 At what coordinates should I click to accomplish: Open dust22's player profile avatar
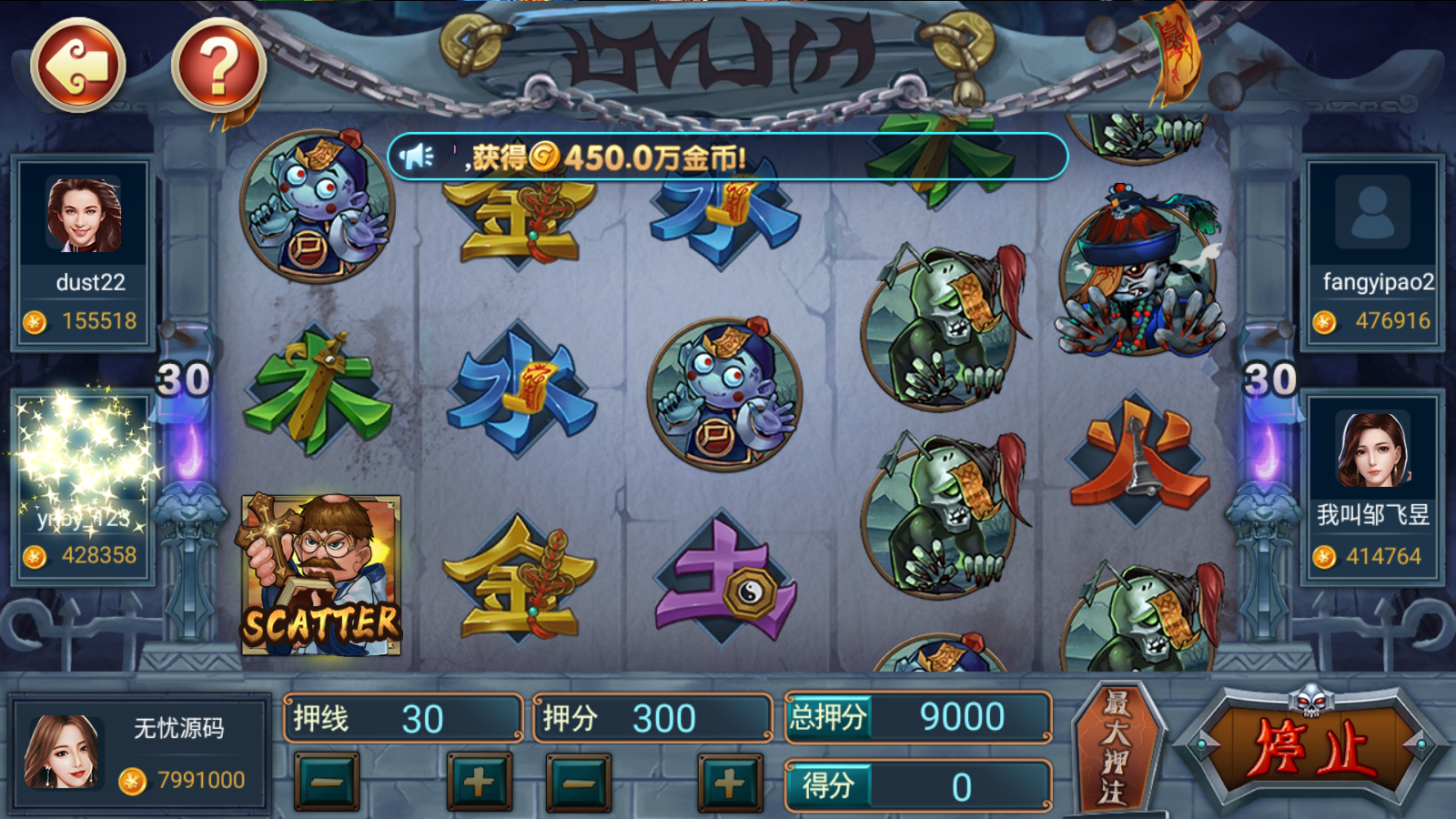point(82,214)
